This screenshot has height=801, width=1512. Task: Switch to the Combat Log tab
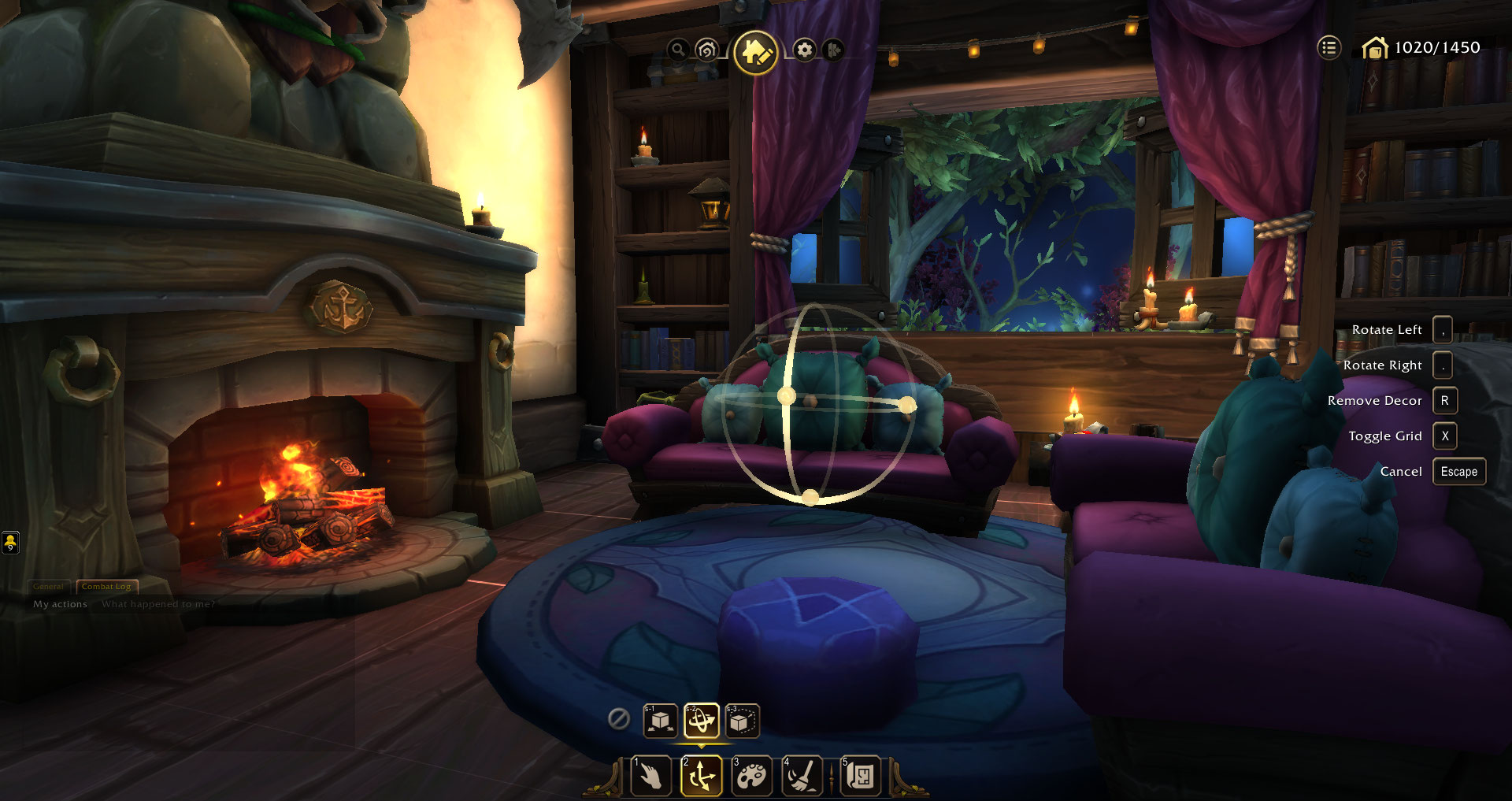[x=106, y=587]
